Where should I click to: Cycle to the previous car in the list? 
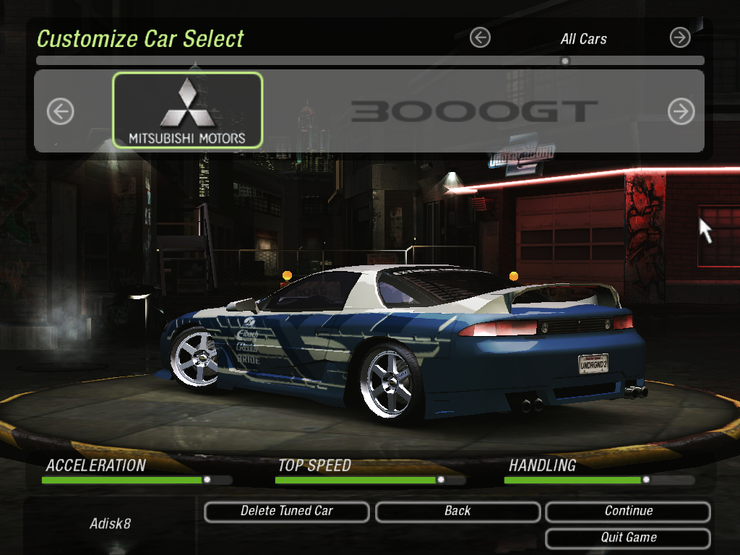[61, 111]
